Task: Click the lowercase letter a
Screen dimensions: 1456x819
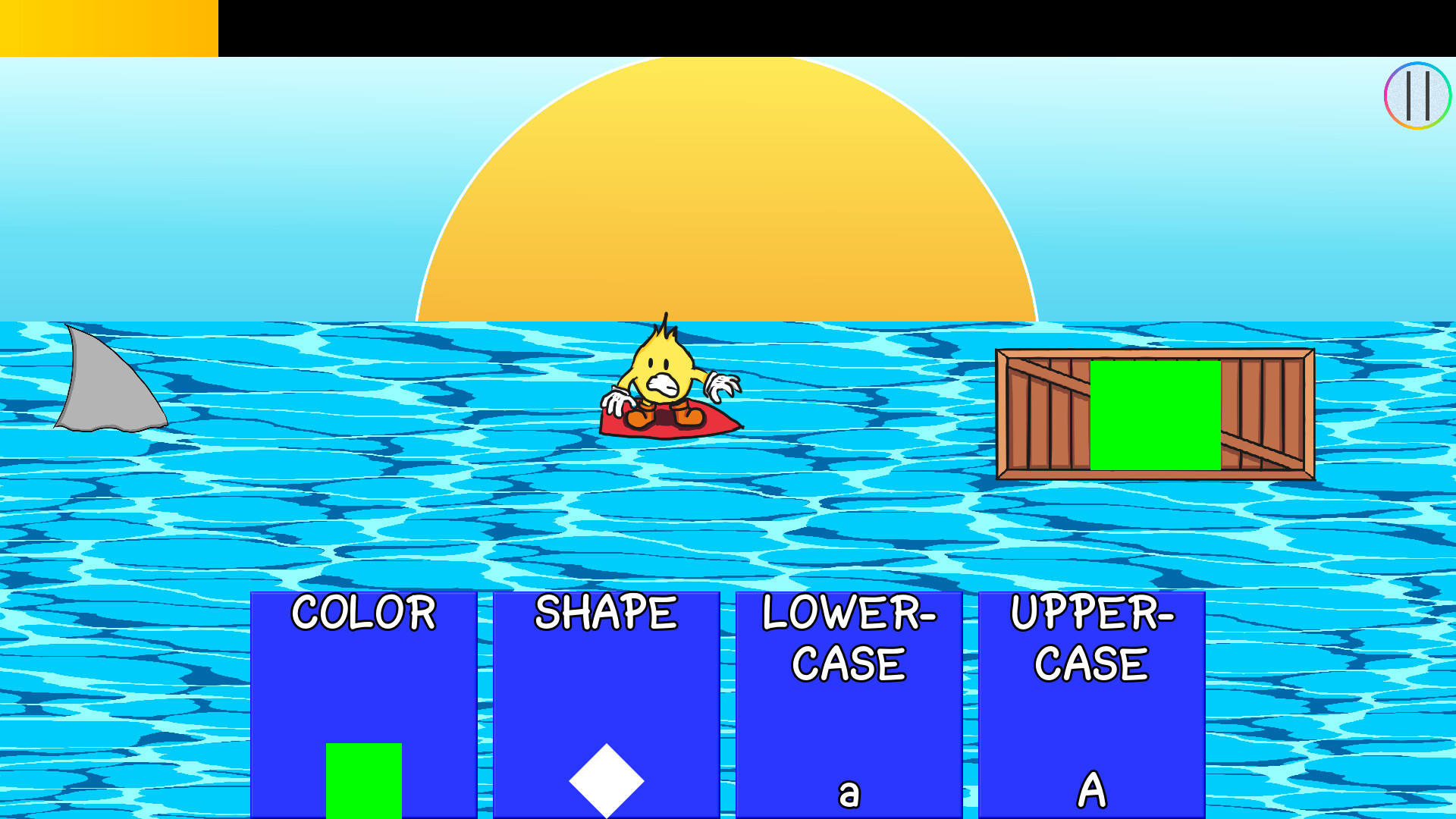Action: [x=848, y=792]
